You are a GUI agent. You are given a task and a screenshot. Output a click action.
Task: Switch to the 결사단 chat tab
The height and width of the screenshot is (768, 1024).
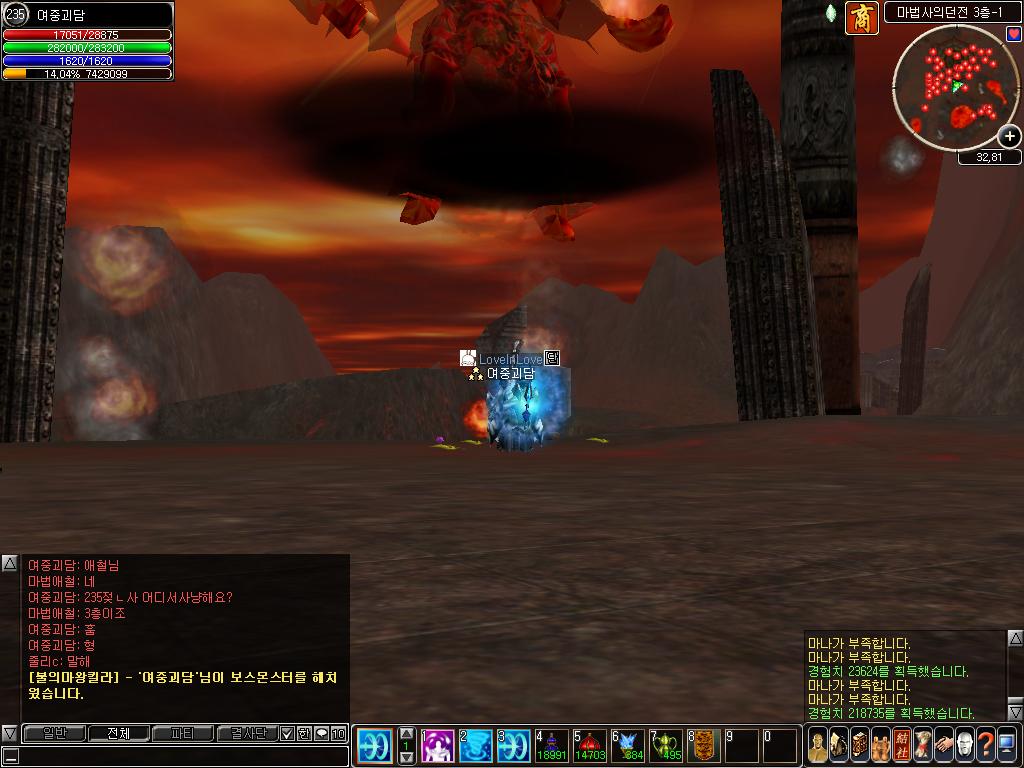click(x=246, y=734)
